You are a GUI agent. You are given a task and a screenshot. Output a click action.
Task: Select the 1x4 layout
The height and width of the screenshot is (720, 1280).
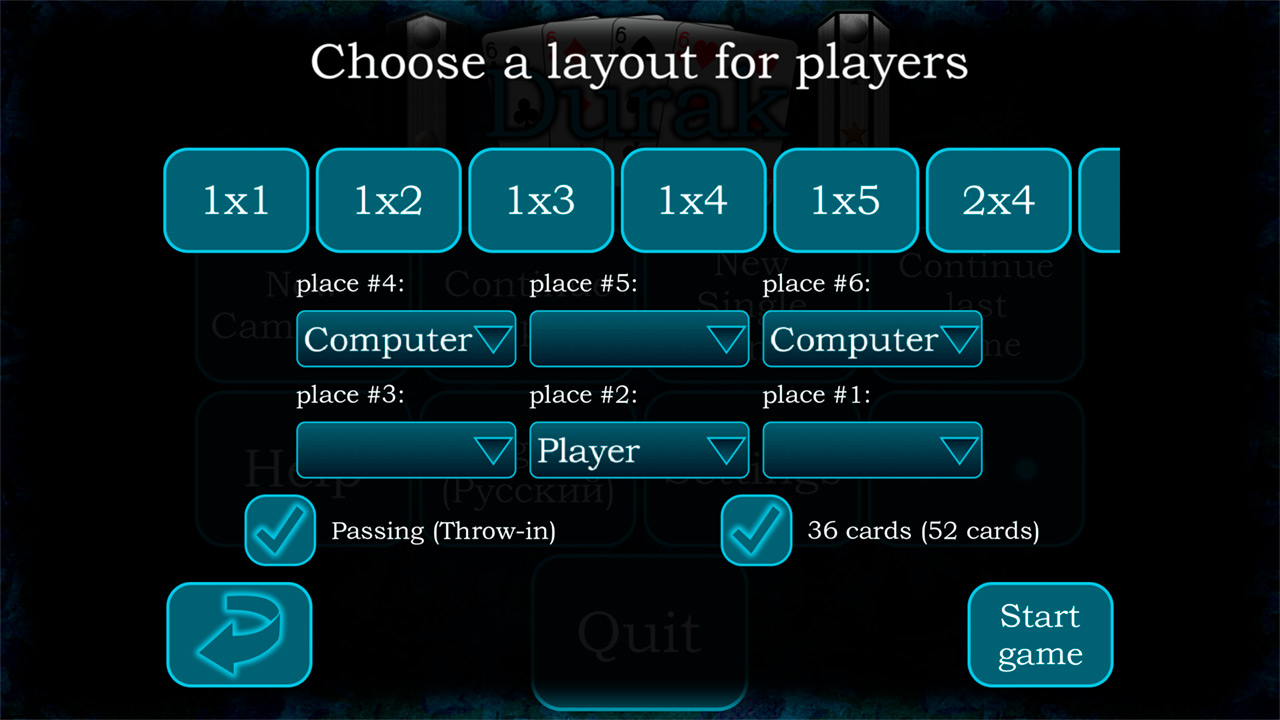[694, 200]
